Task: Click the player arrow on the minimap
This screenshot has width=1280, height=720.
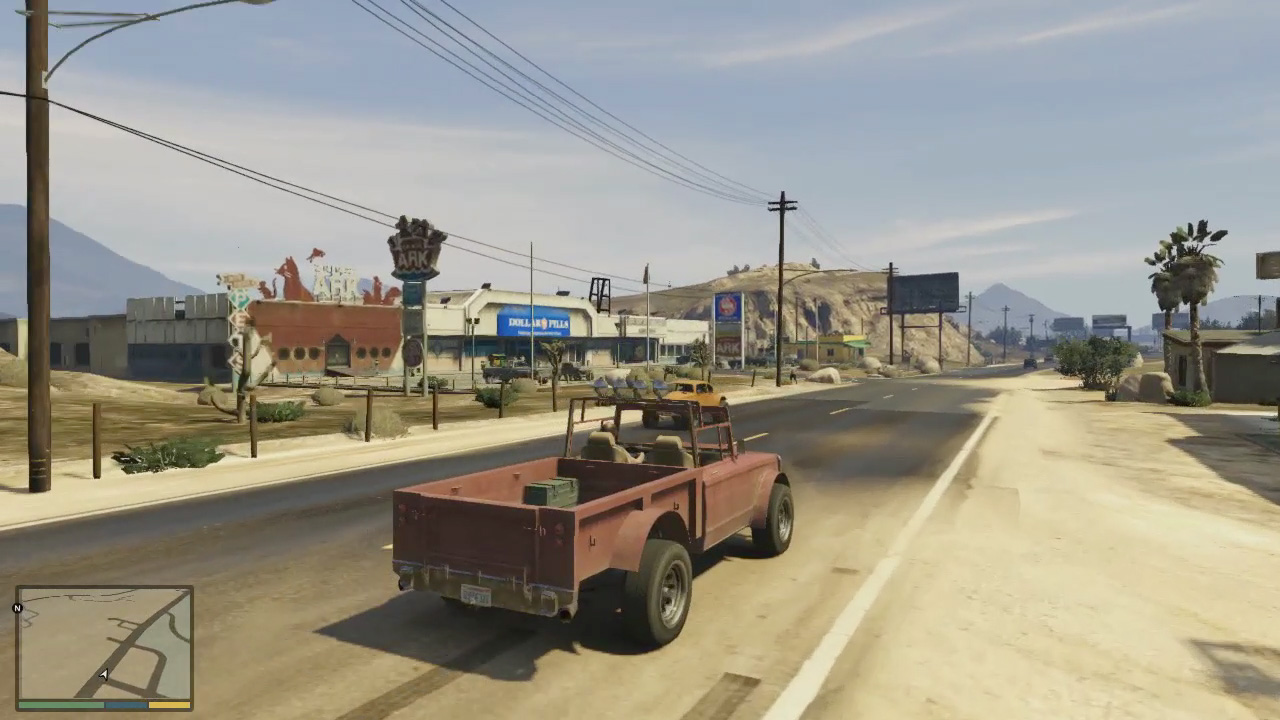Action: tap(103, 674)
